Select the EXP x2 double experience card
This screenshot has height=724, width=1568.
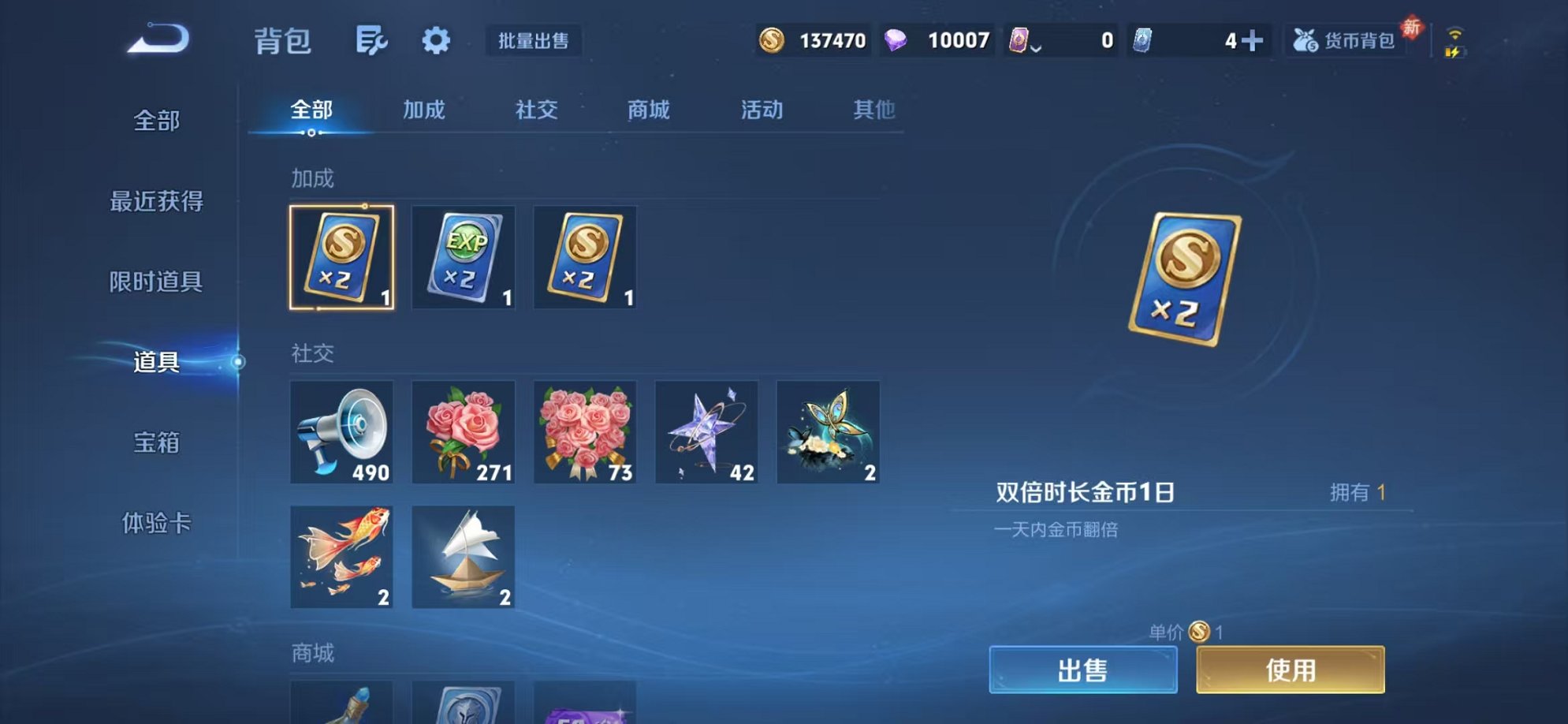click(464, 257)
